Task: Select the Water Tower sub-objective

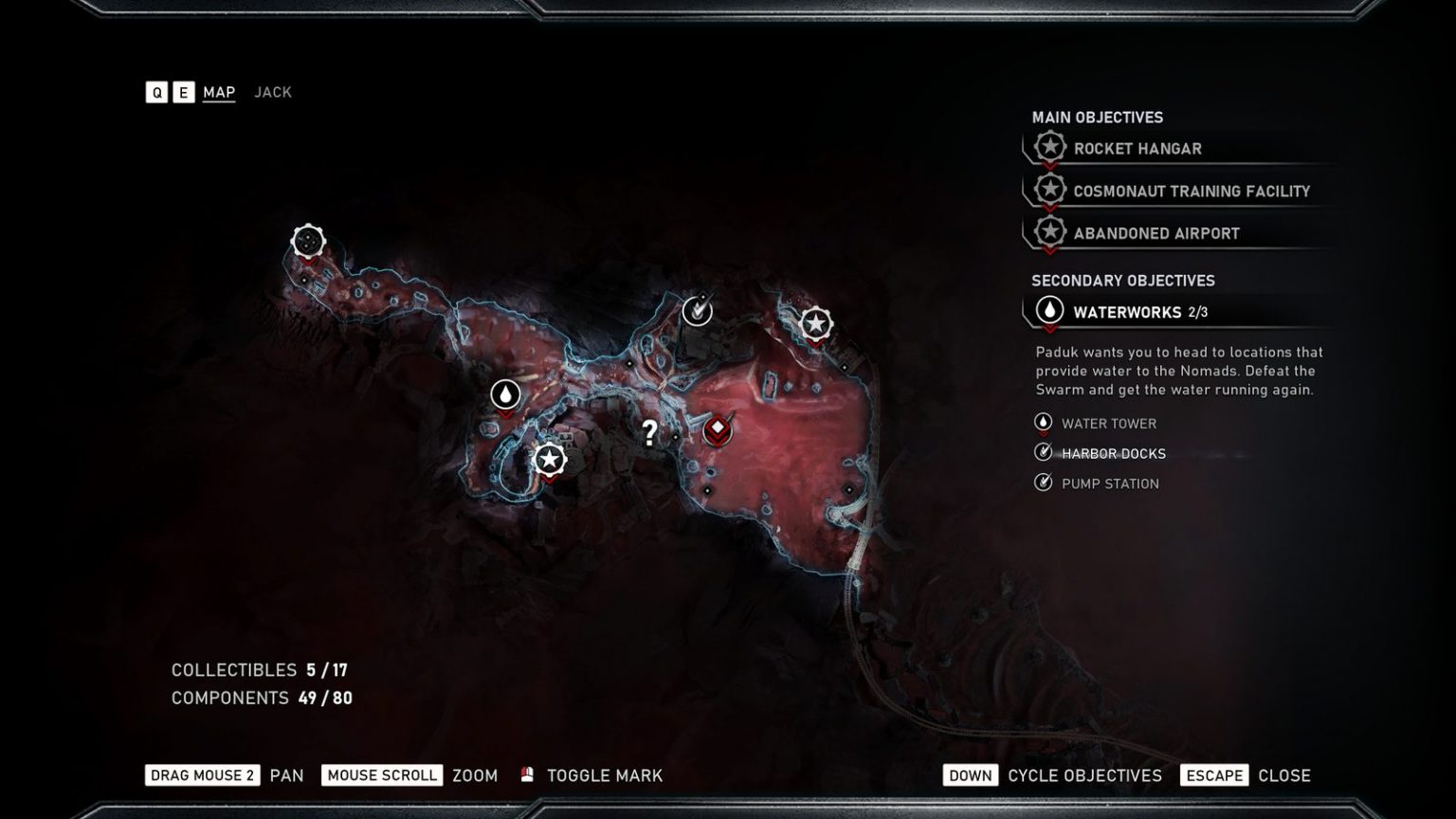Action: coord(1108,424)
